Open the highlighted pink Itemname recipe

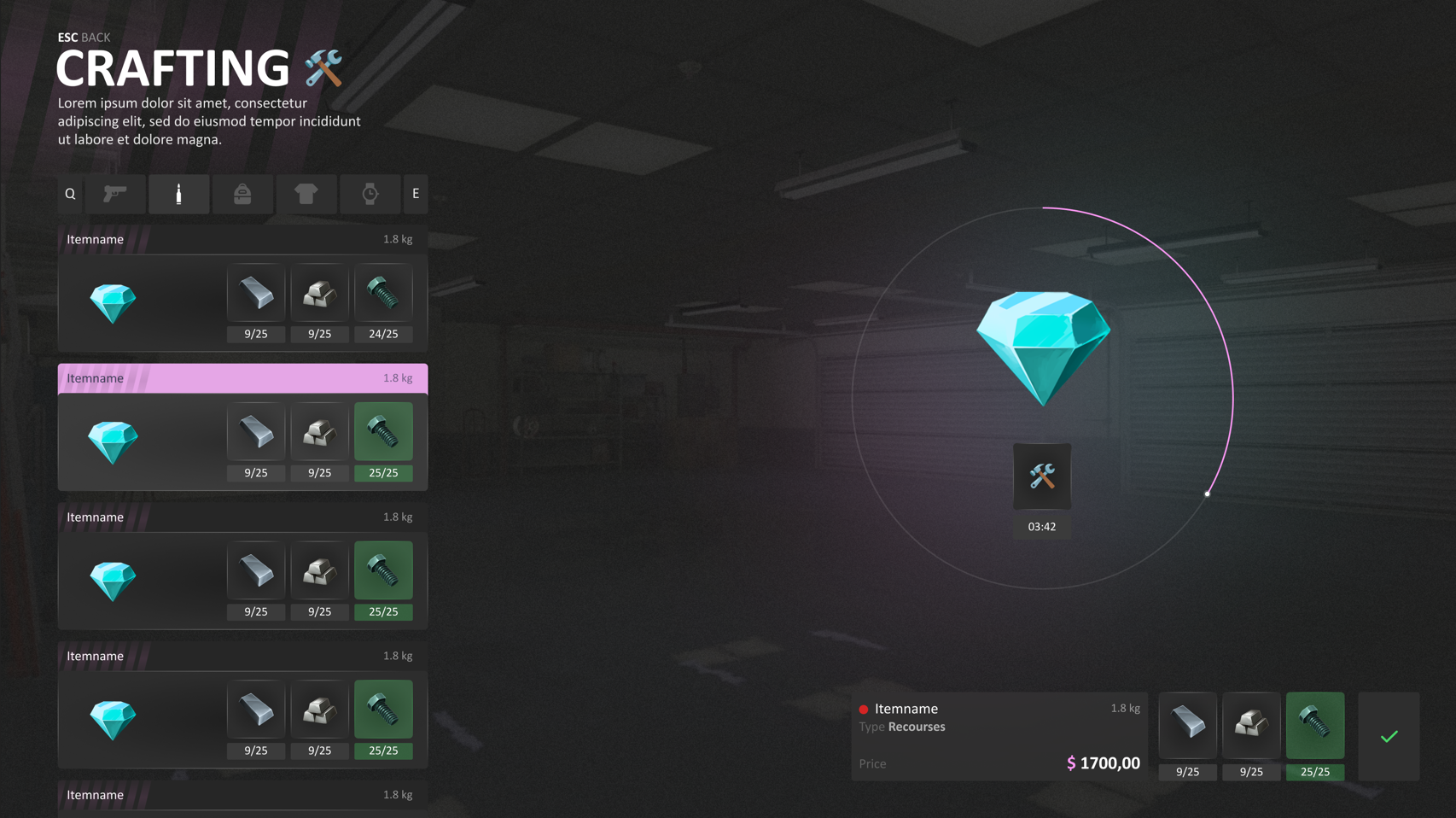(x=242, y=378)
